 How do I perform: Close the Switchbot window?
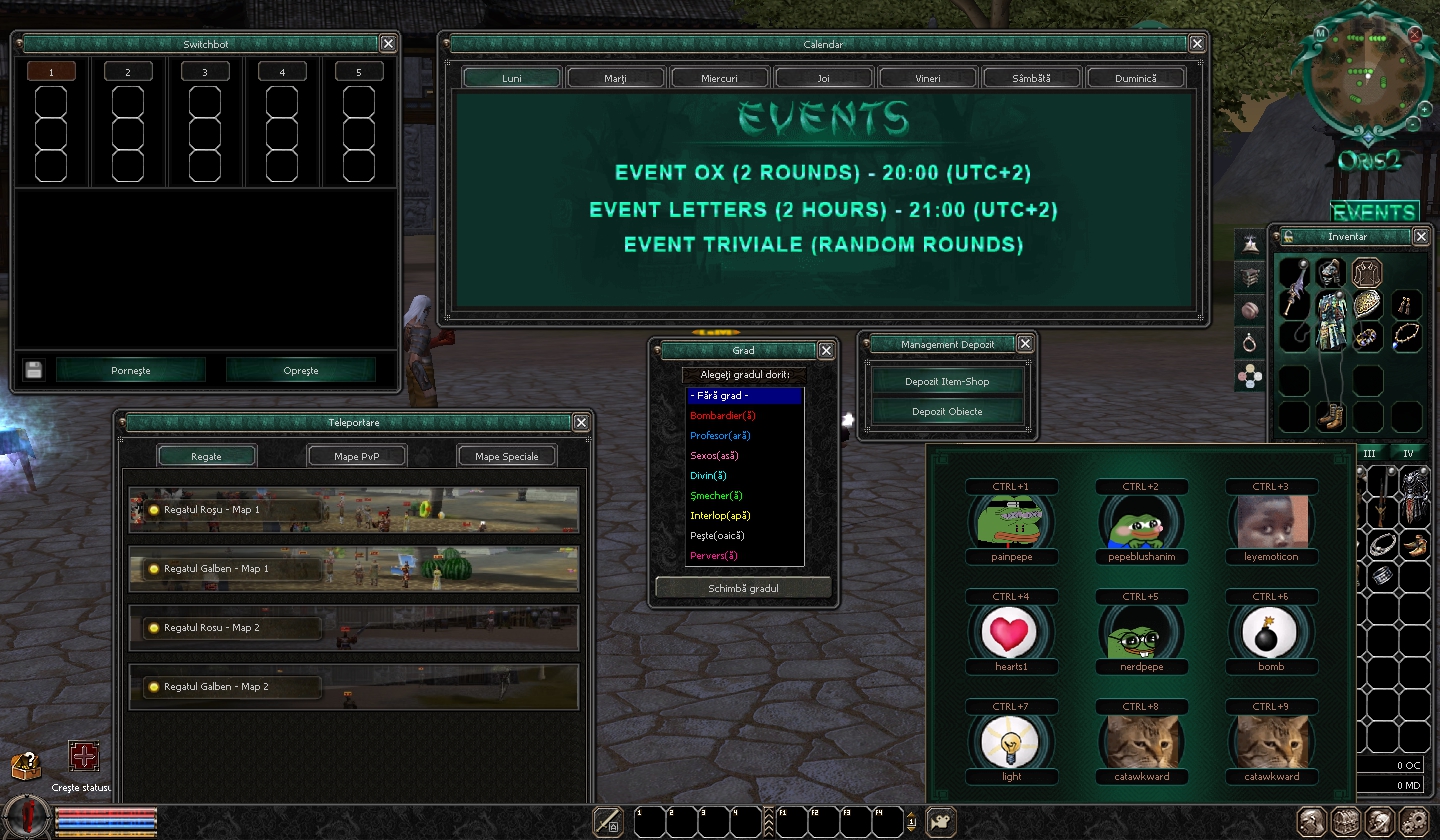pyautogui.click(x=388, y=43)
